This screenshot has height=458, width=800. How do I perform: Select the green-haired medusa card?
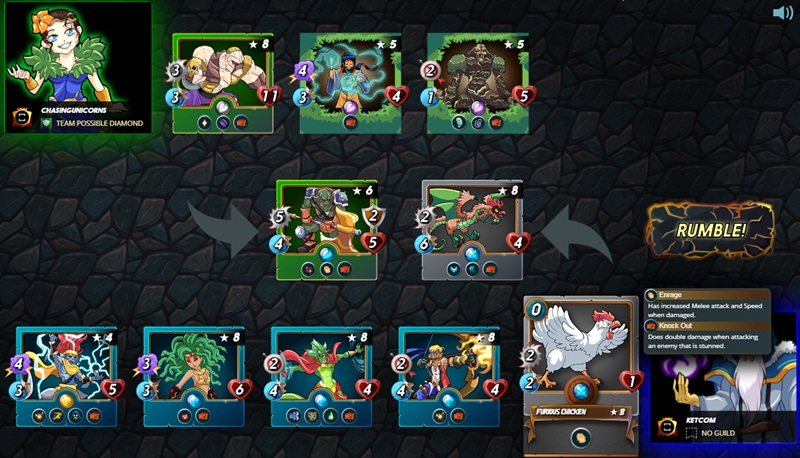point(194,375)
